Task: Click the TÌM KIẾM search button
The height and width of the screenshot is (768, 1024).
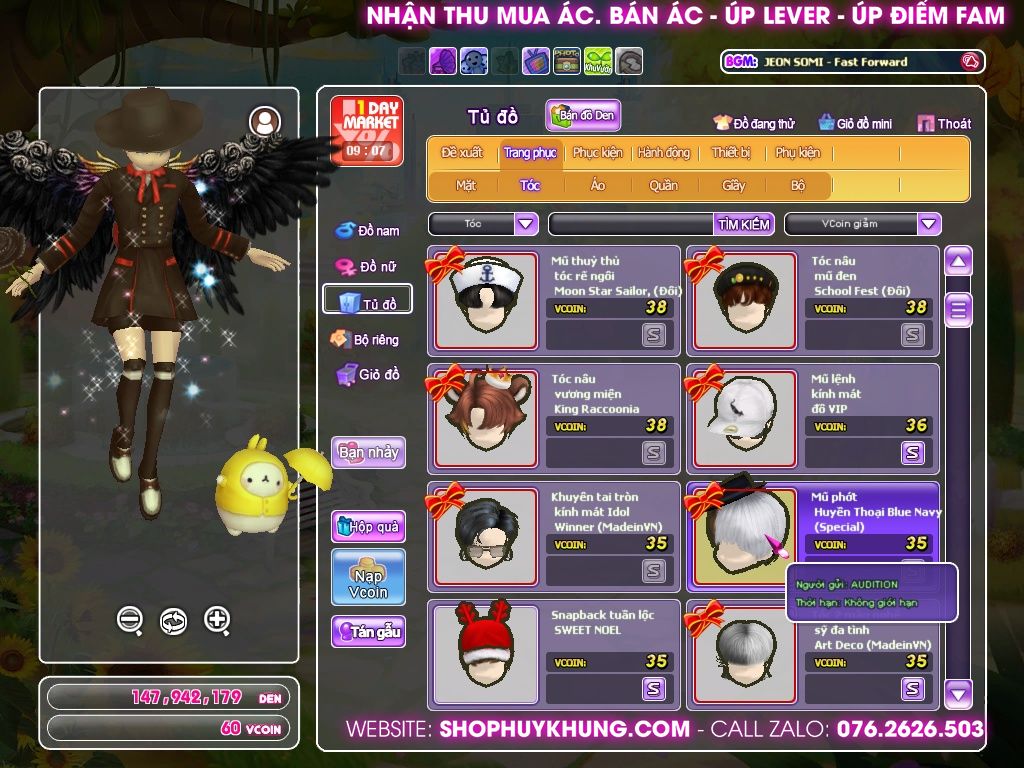Action: [744, 224]
